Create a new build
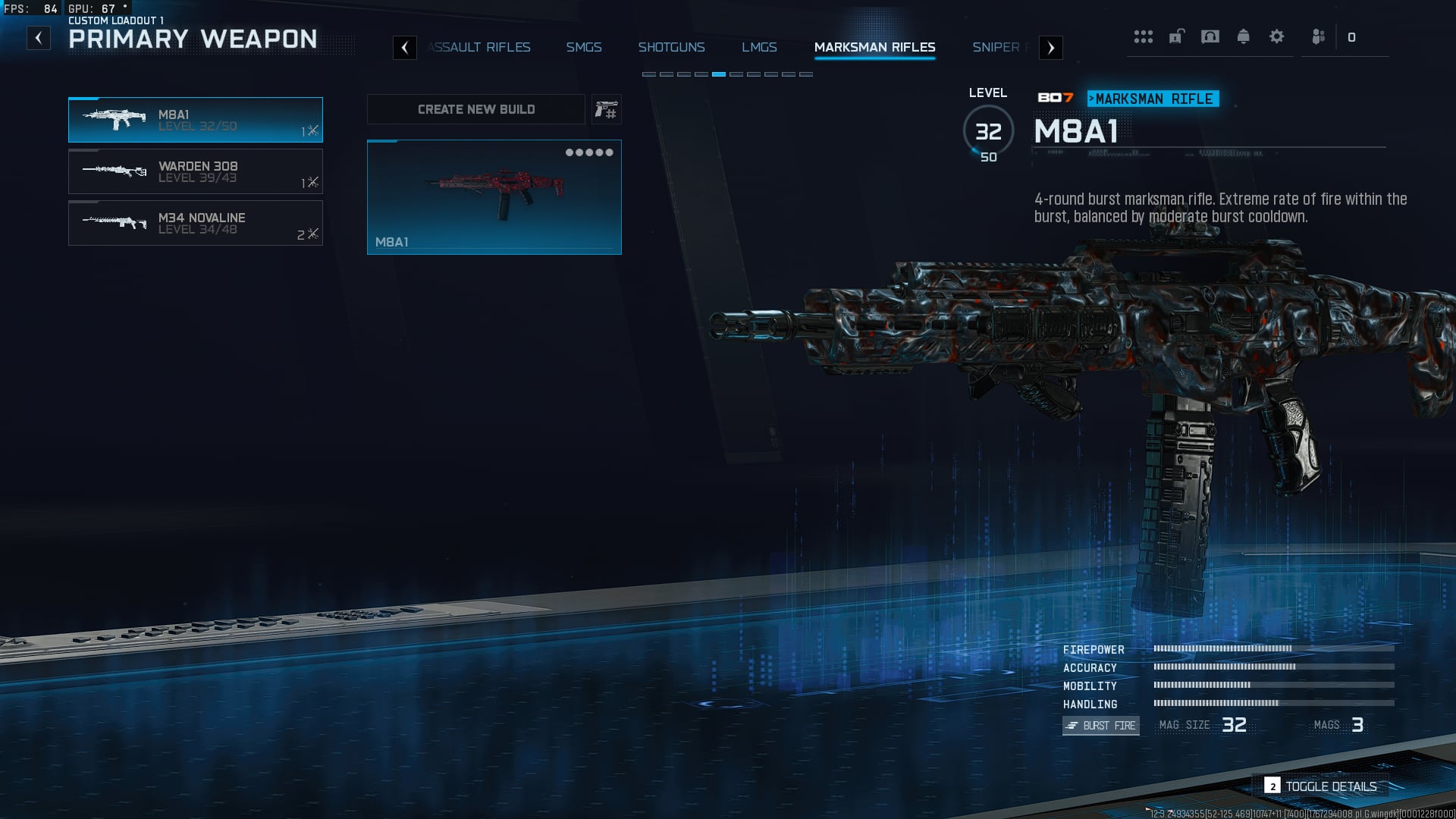The width and height of the screenshot is (1456, 819). click(x=476, y=109)
